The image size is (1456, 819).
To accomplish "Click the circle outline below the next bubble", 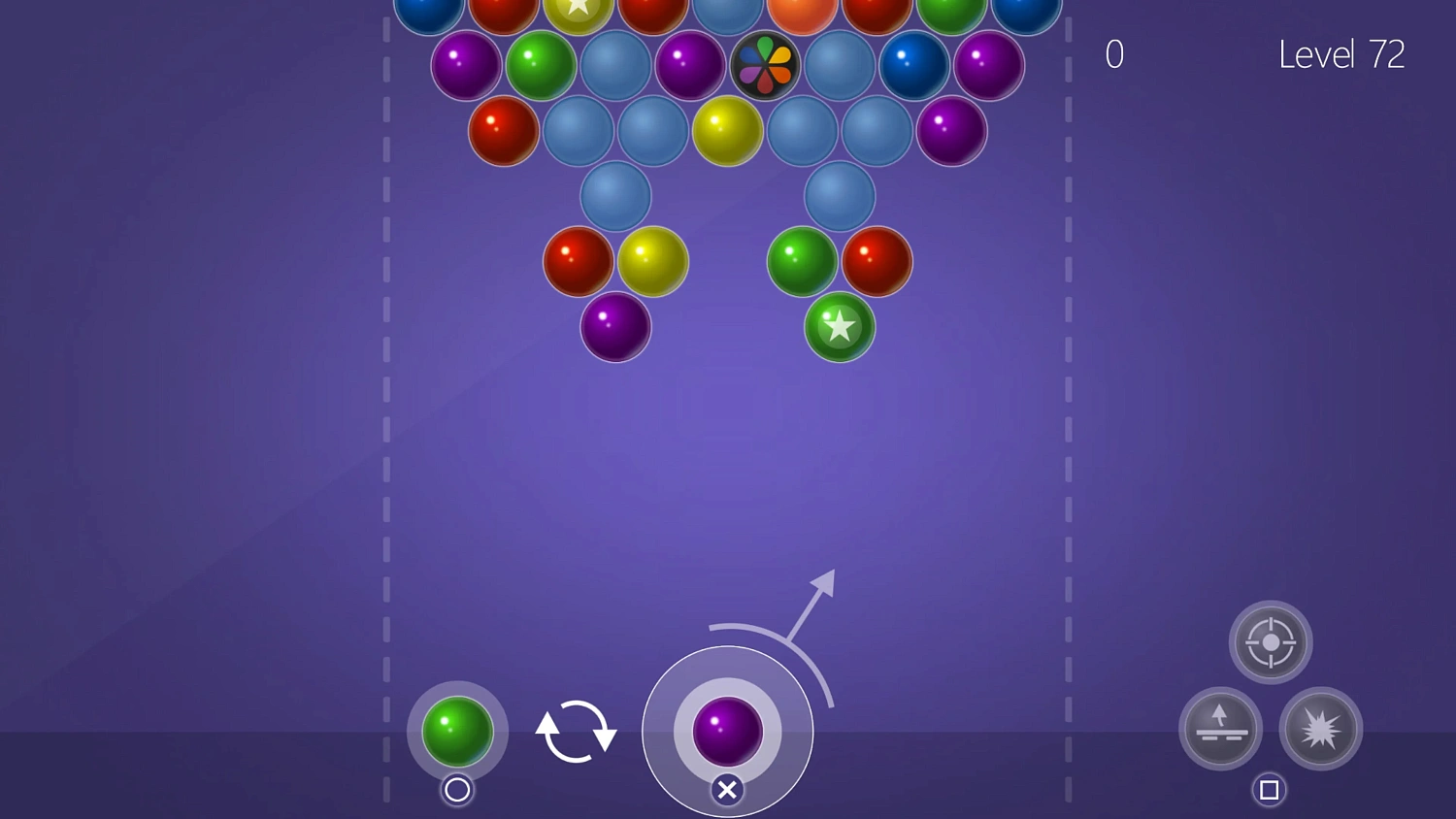I will pyautogui.click(x=456, y=791).
